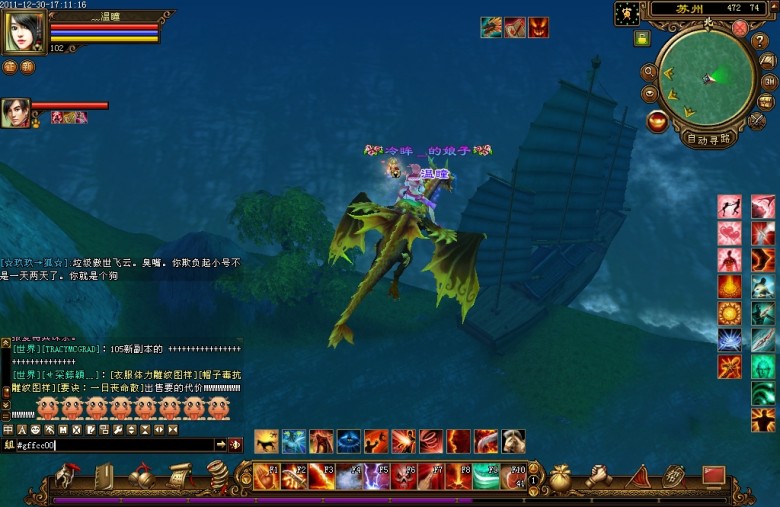
Task: Click the red X button above minimap
Action: click(739, 28)
